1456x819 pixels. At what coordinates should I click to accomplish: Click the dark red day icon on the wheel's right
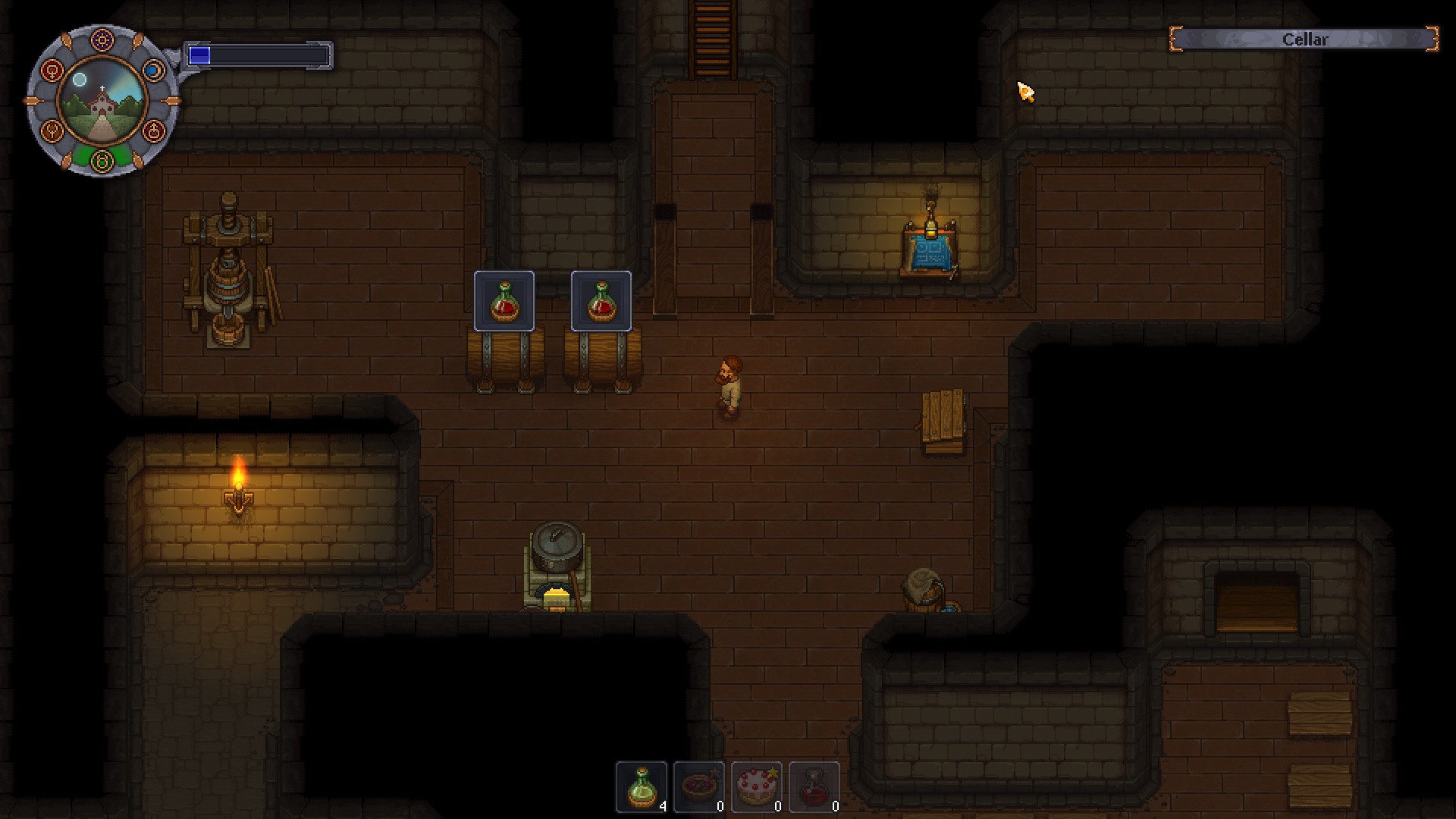point(152,130)
